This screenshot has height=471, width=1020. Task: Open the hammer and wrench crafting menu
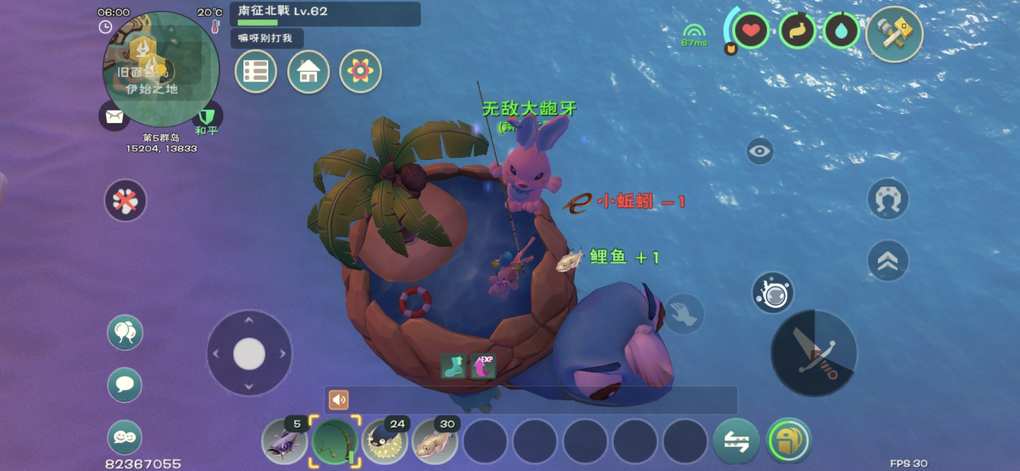[x=894, y=34]
